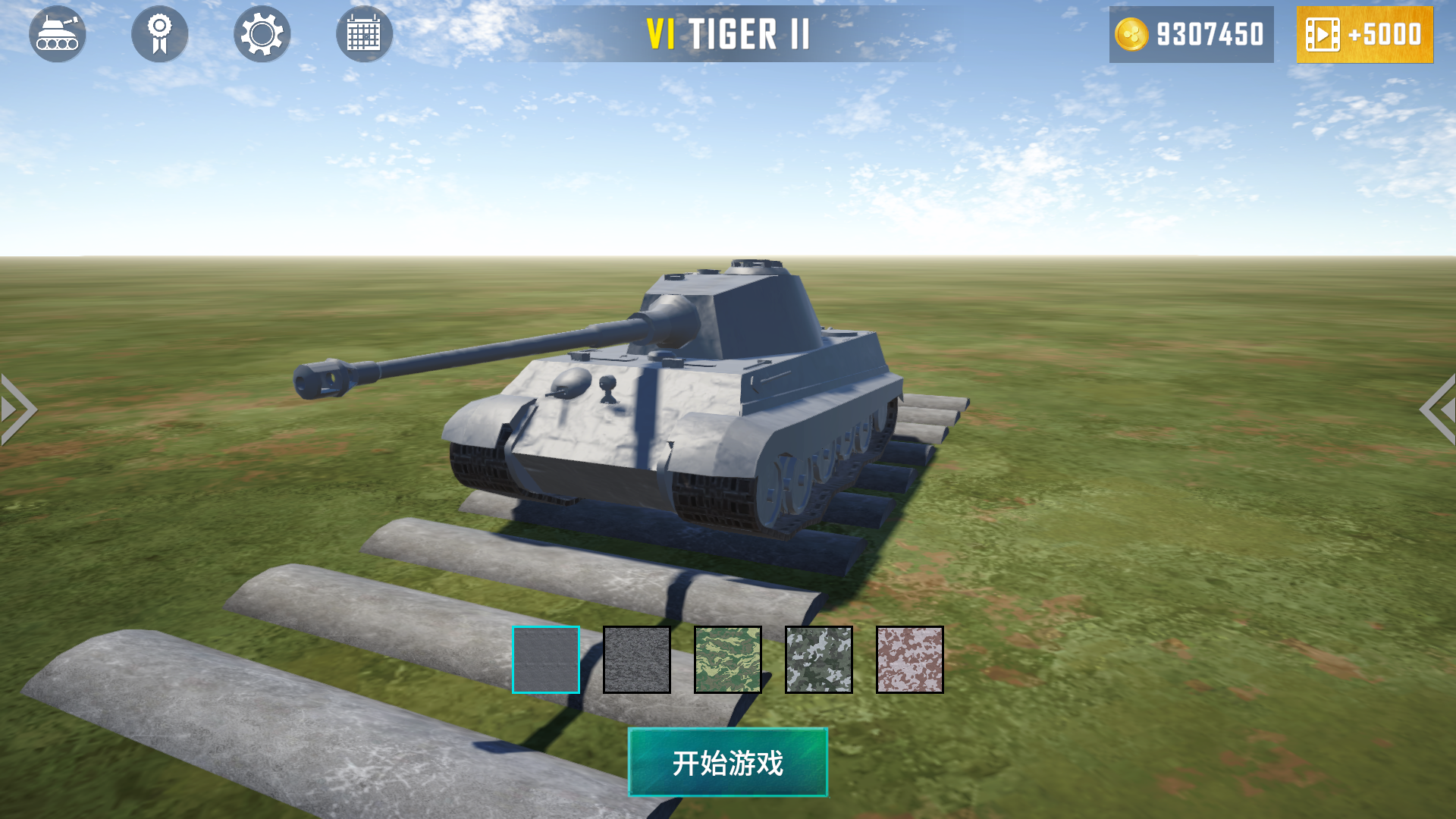Open the settings gear icon
Viewport: 1456px width, 819px height.
(x=262, y=34)
